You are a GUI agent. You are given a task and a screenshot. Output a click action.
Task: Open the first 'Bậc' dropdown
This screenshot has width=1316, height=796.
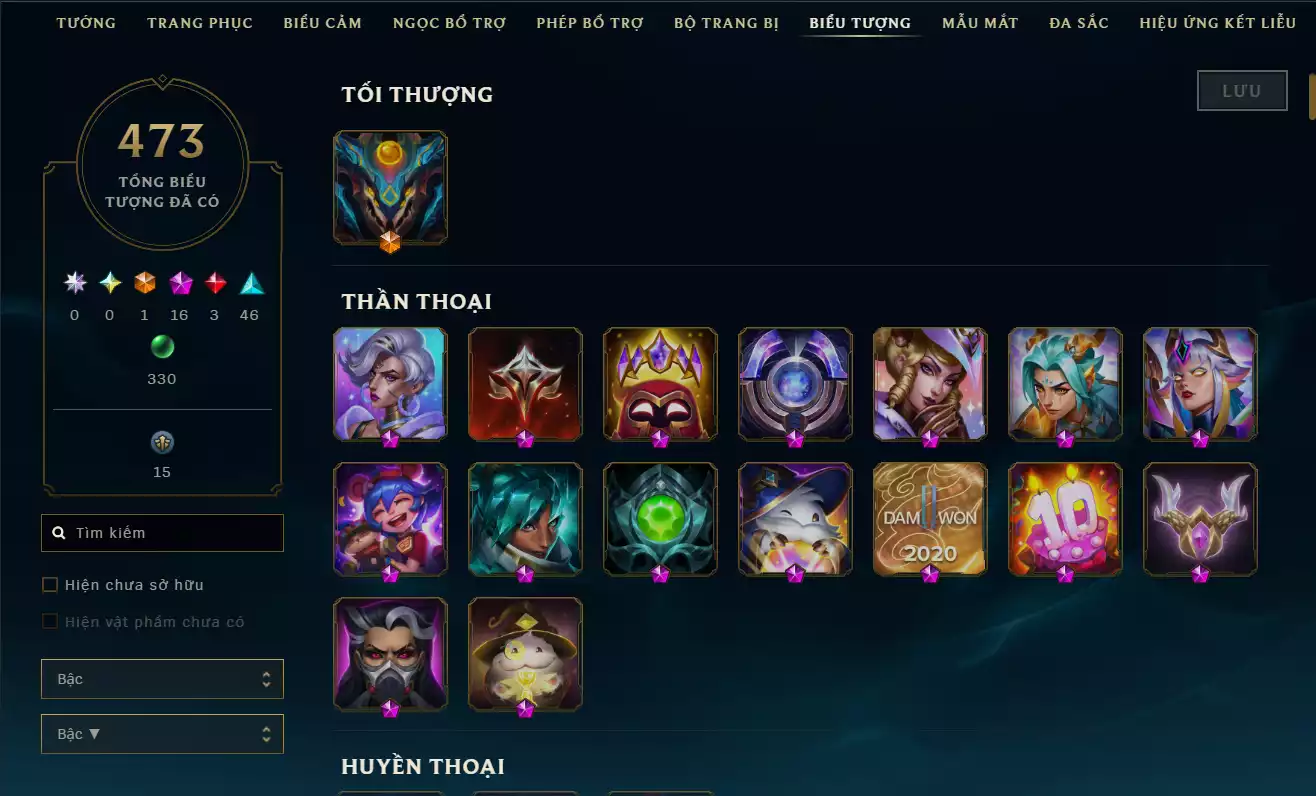point(162,678)
